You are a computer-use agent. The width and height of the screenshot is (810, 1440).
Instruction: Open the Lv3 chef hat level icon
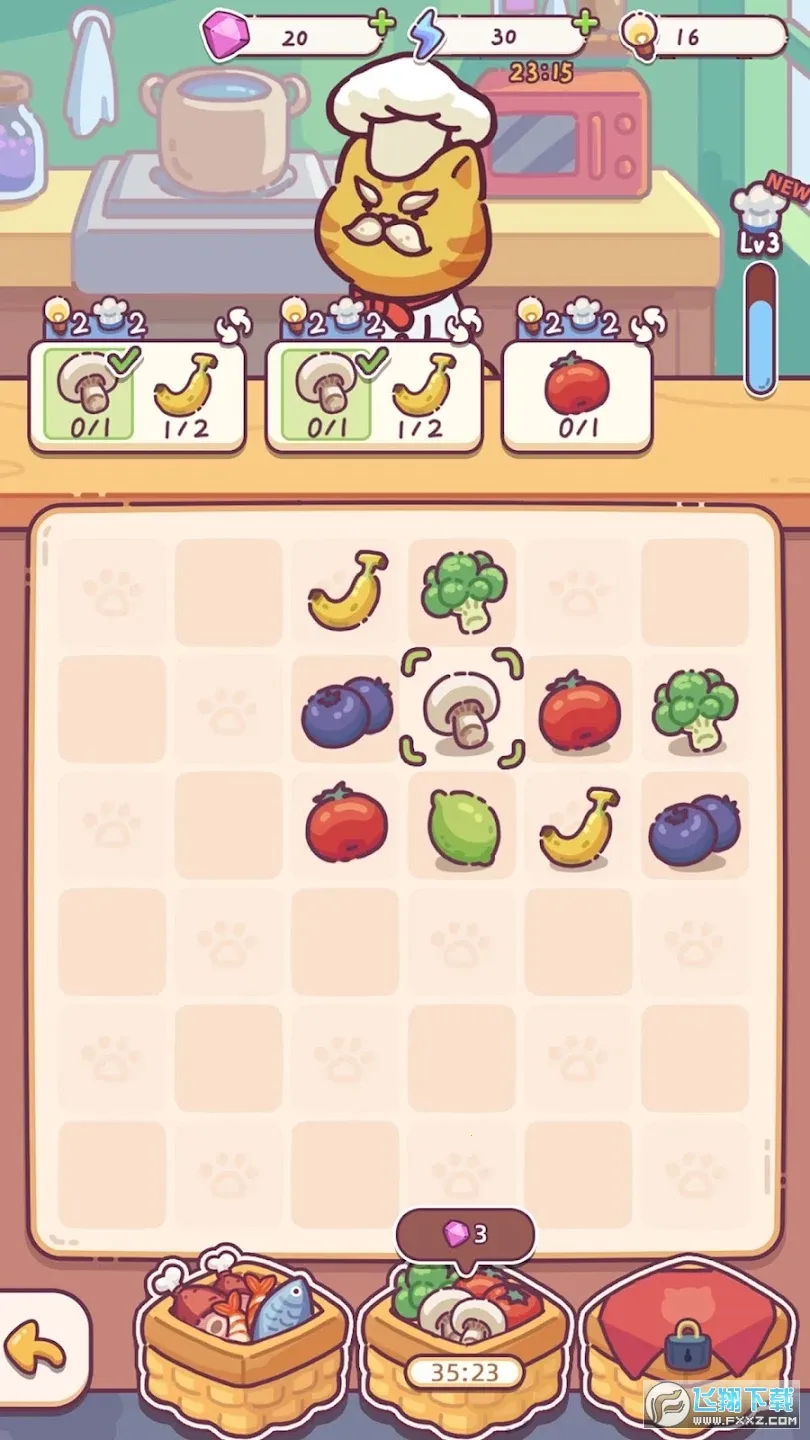pyautogui.click(x=759, y=221)
